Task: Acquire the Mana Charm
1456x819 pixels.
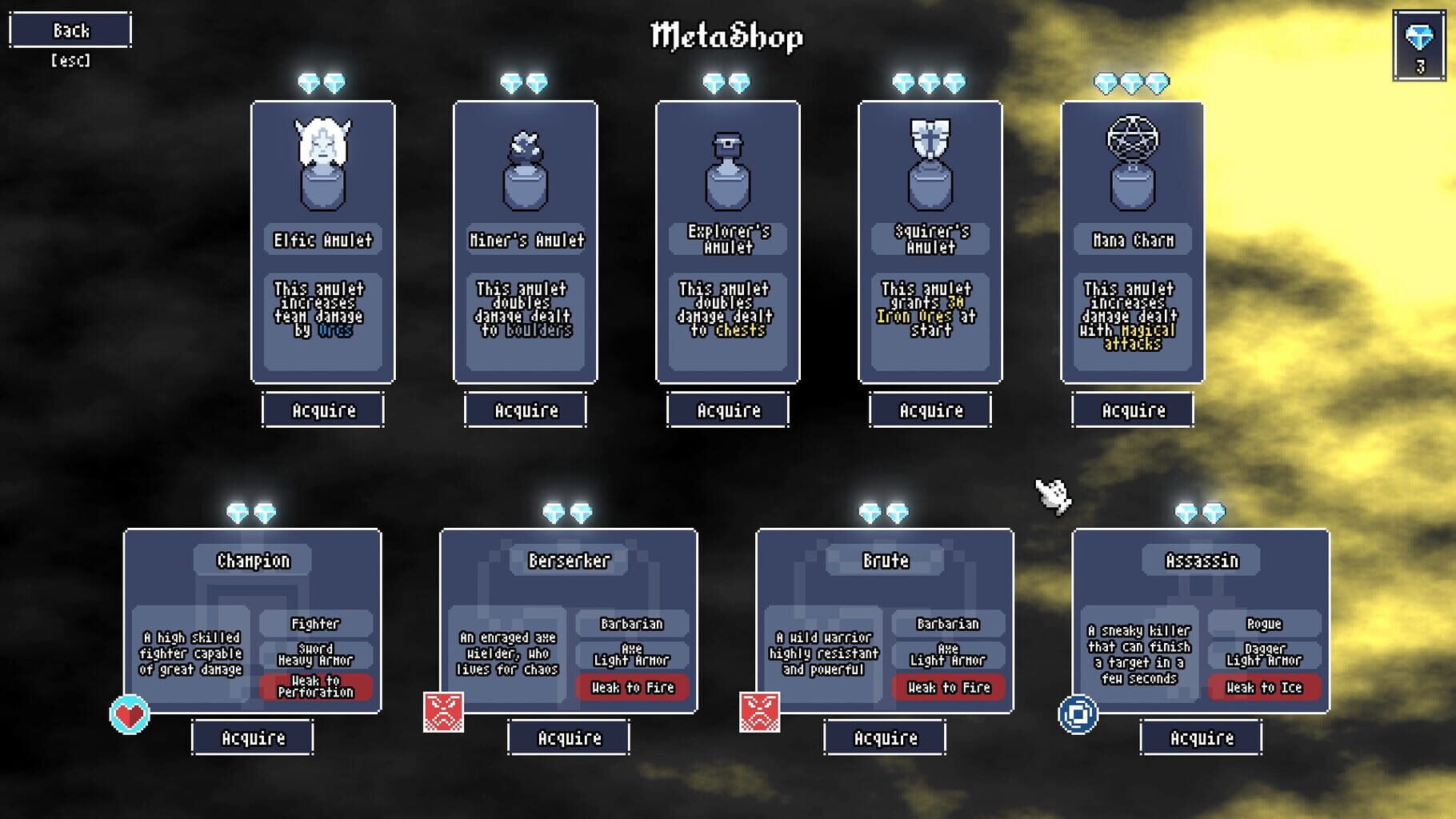Action: click(x=1134, y=410)
